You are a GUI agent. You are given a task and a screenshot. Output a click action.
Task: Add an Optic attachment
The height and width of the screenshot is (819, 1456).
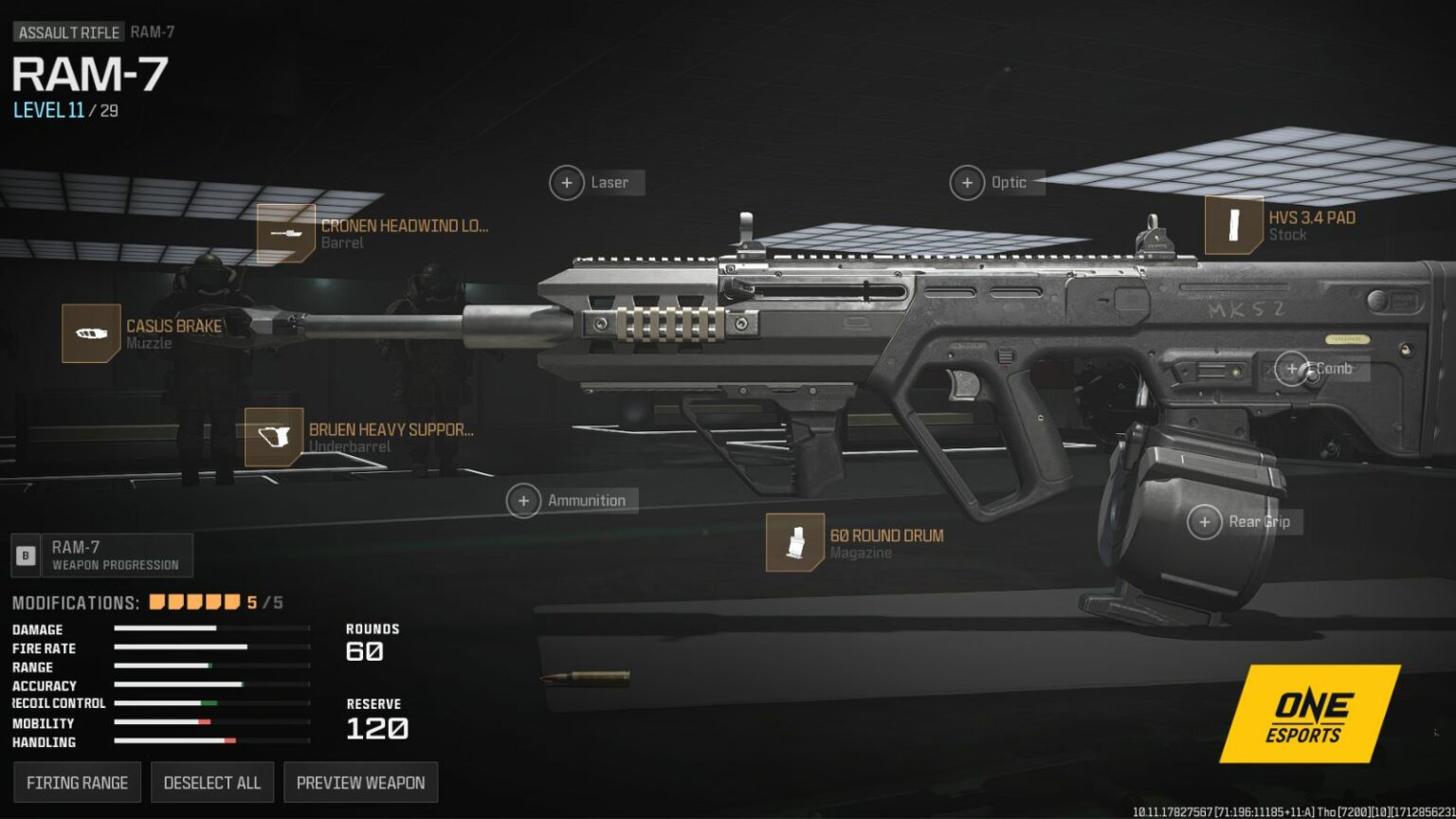click(x=967, y=183)
